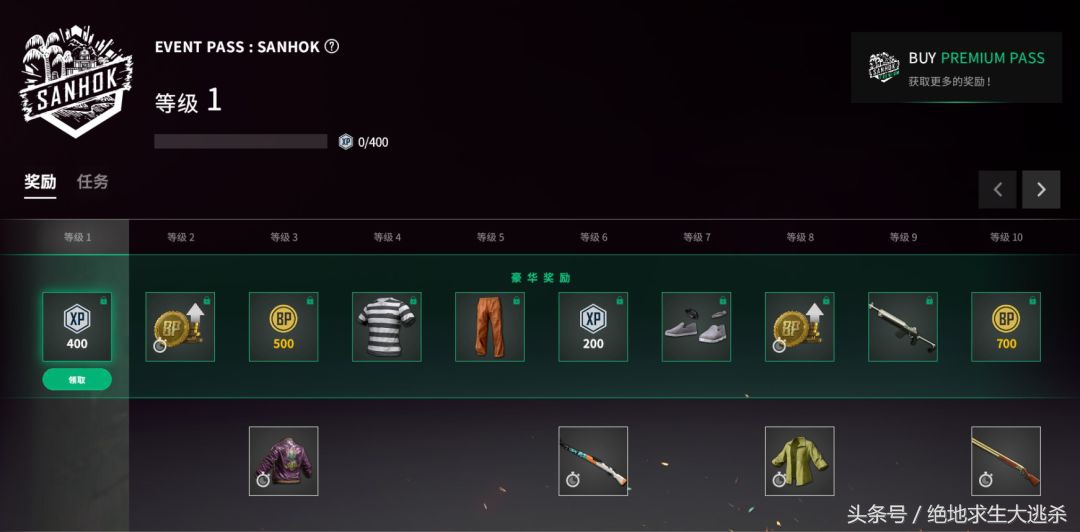This screenshot has height=532, width=1080.
Task: Select the 700 BP reward tile
Action: coord(1006,327)
